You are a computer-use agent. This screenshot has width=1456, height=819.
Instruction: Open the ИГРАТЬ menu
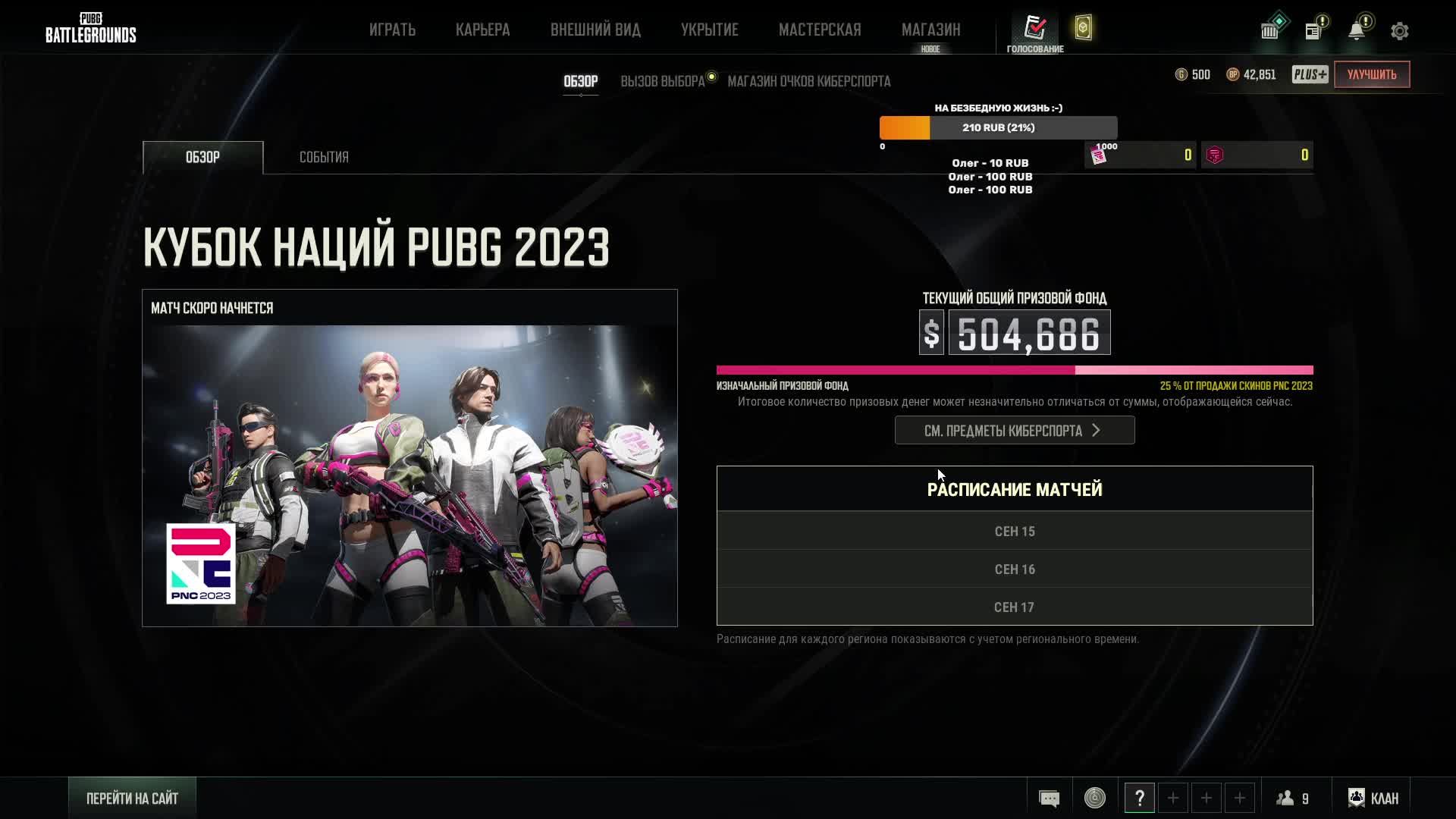392,30
